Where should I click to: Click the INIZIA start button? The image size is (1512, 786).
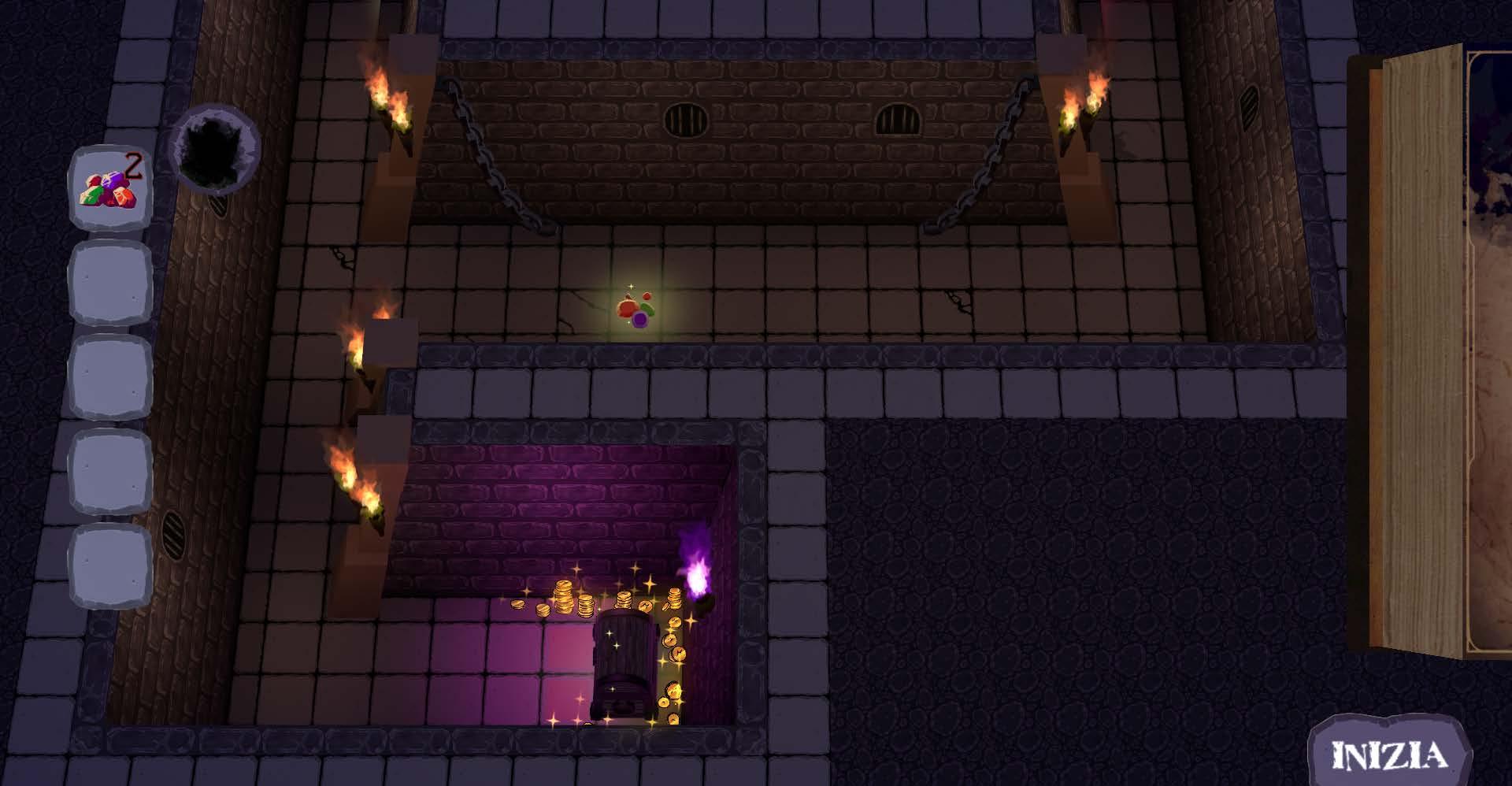[x=1389, y=754]
